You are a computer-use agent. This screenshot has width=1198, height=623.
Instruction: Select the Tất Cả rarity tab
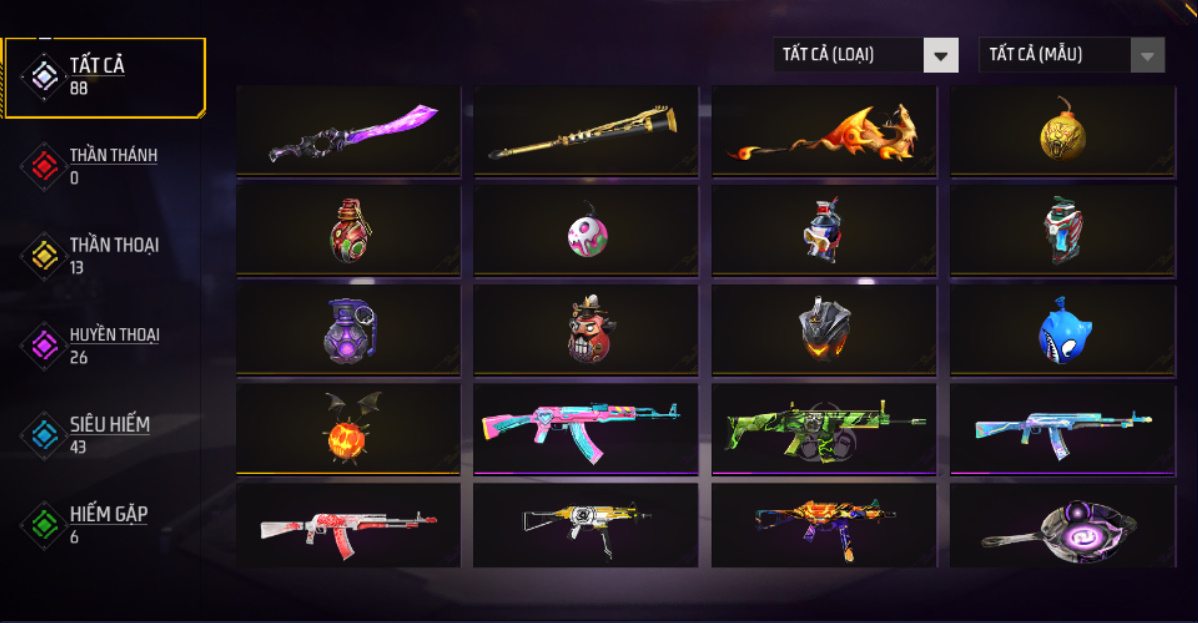(103, 76)
